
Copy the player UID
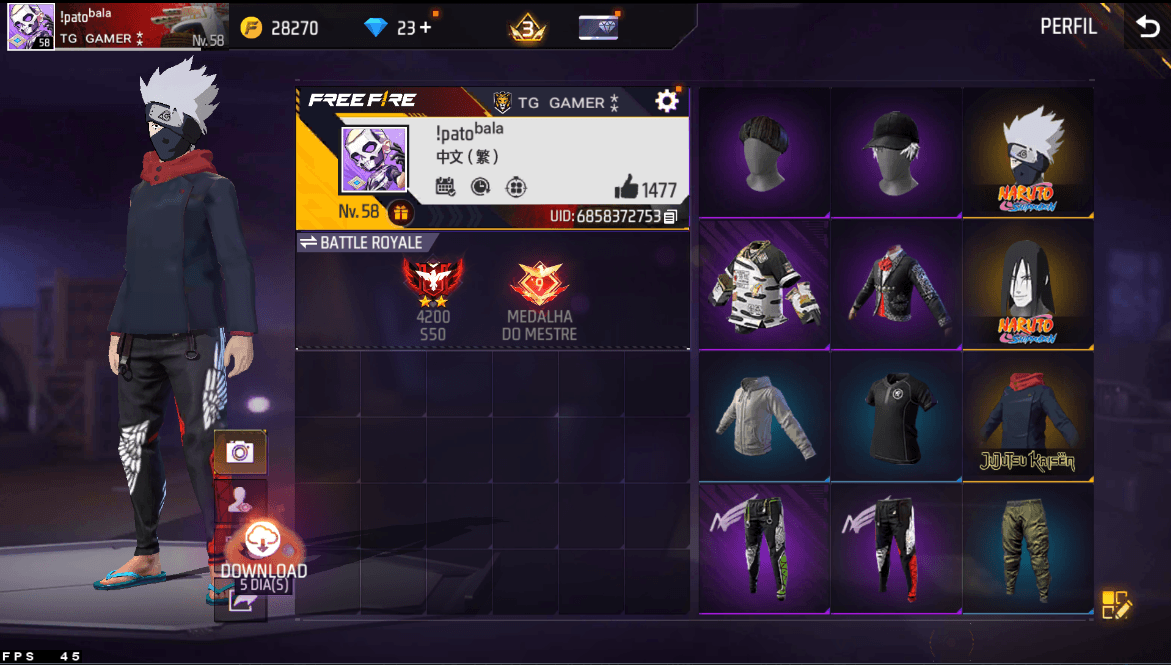pyautogui.click(x=670, y=216)
